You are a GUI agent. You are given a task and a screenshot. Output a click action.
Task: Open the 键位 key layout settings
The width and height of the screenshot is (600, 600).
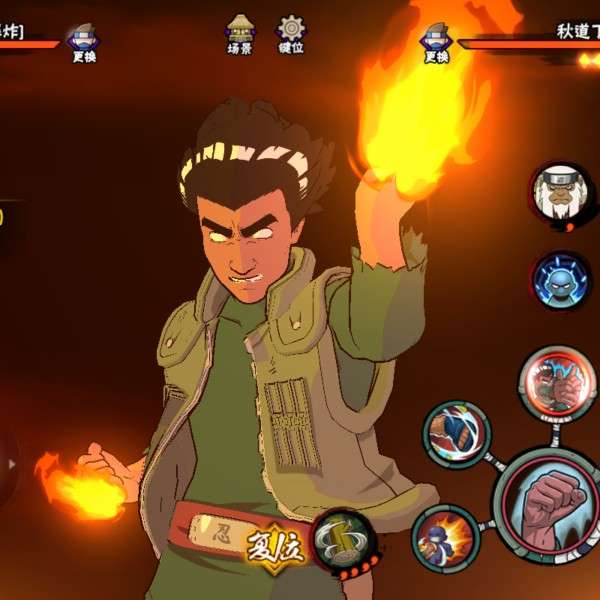tap(291, 33)
